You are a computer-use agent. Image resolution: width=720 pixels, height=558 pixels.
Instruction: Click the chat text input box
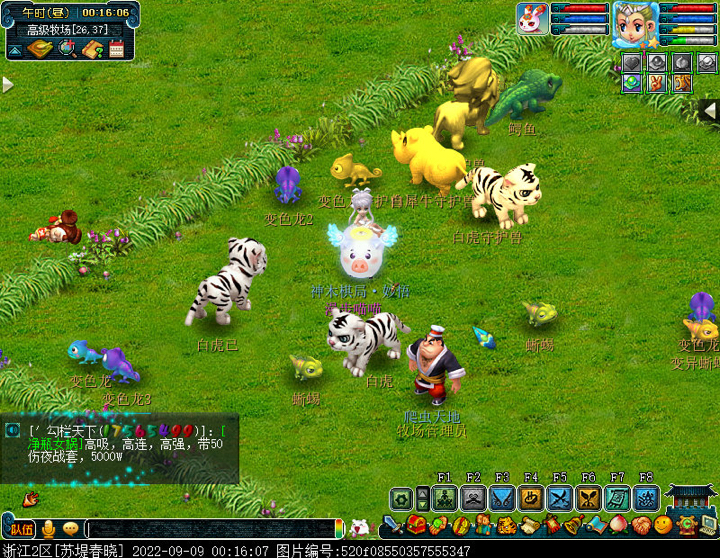[x=210, y=528]
